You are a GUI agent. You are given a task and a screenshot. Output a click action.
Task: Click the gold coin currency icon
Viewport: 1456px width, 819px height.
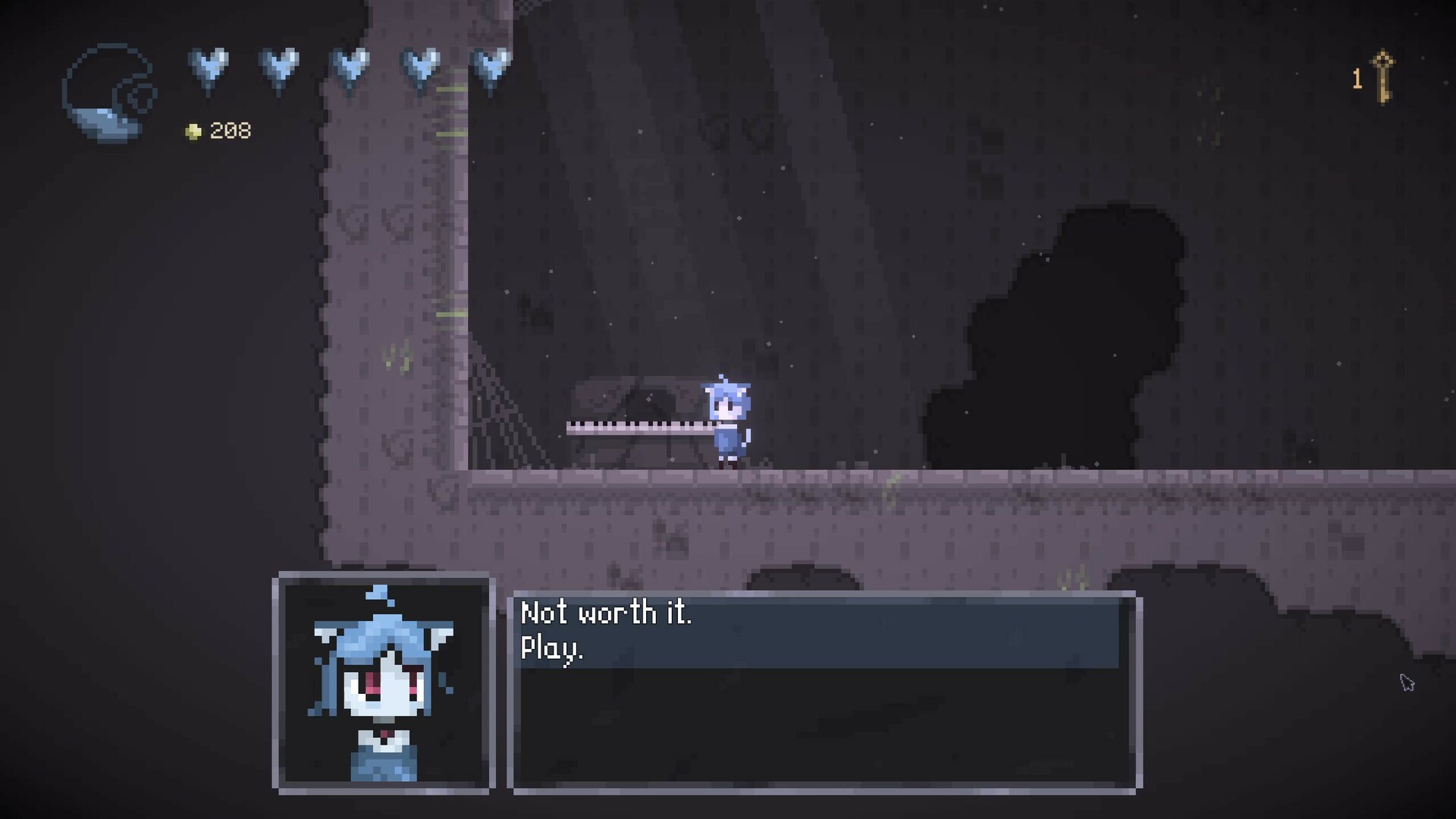point(194,130)
